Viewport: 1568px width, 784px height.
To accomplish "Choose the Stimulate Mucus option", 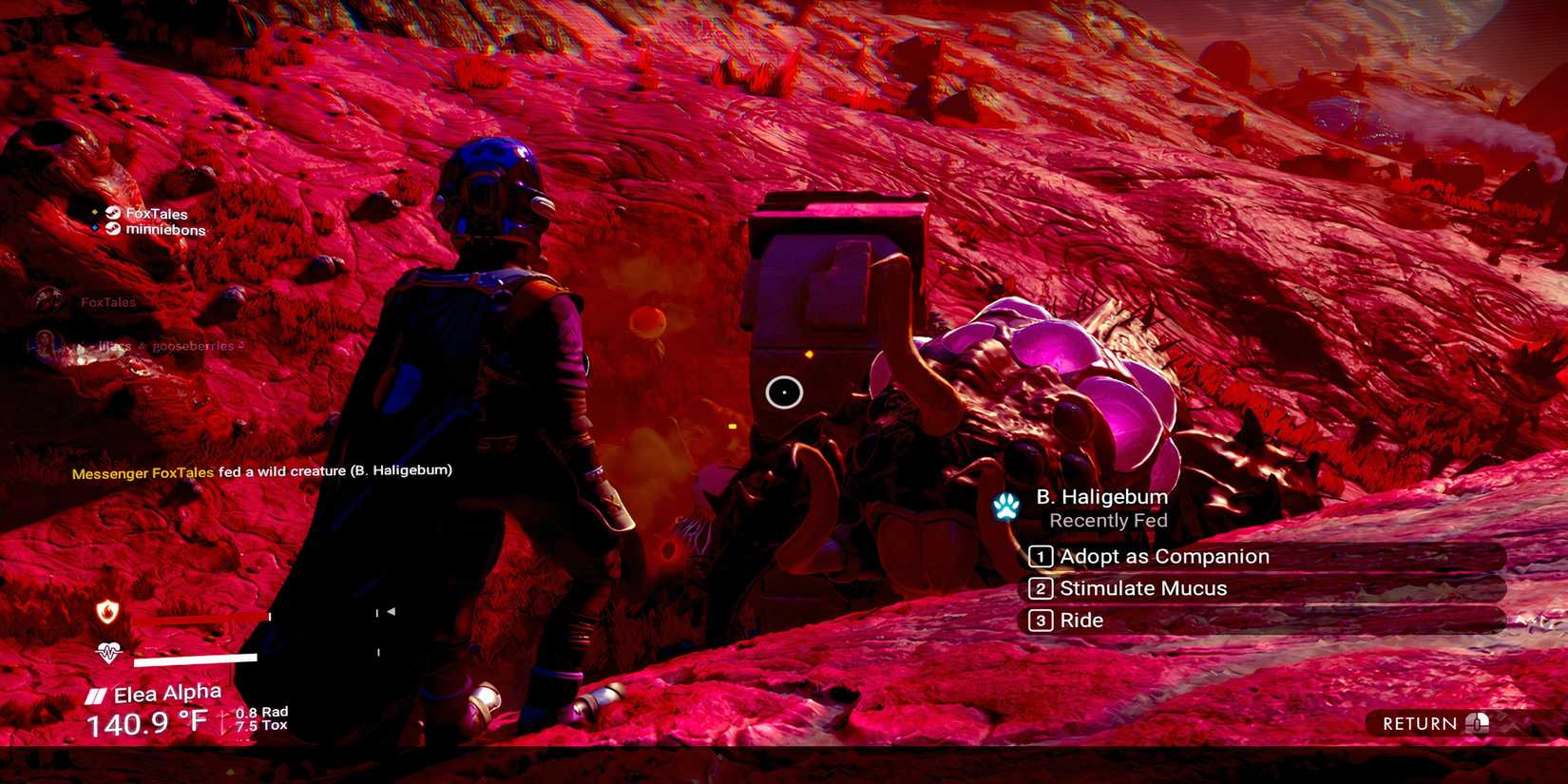I will [x=1140, y=588].
